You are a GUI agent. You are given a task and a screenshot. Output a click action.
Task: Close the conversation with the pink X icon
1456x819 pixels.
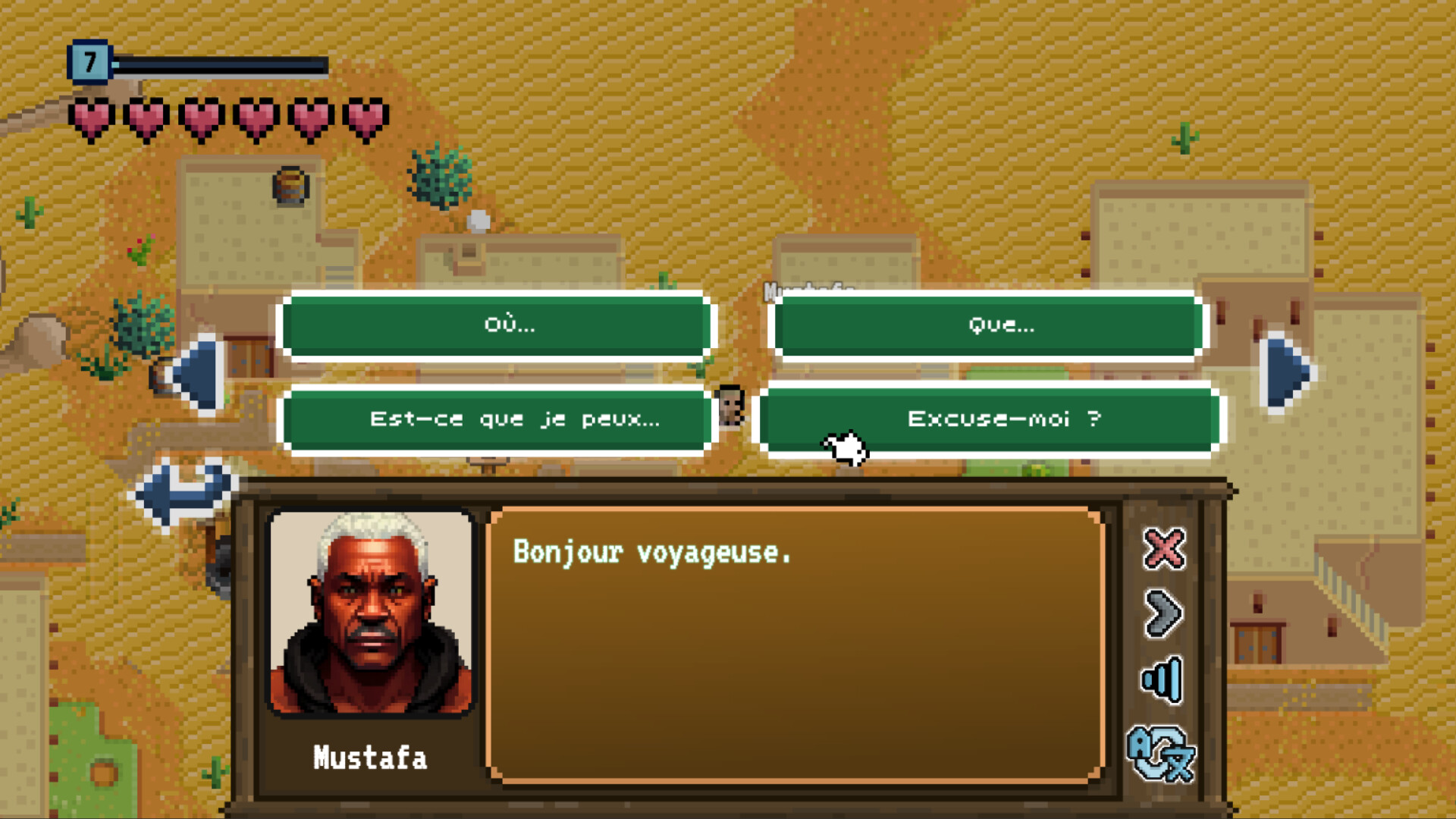point(1166,549)
